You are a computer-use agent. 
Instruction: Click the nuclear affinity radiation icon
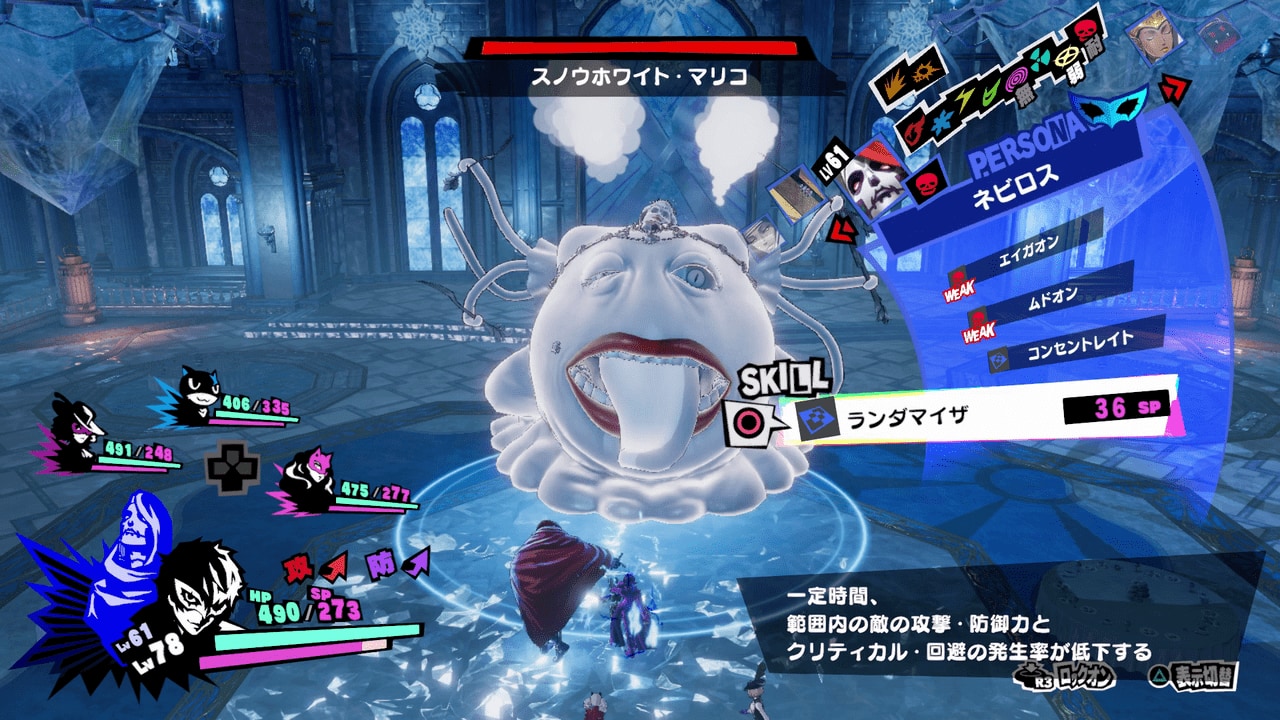click(1039, 58)
